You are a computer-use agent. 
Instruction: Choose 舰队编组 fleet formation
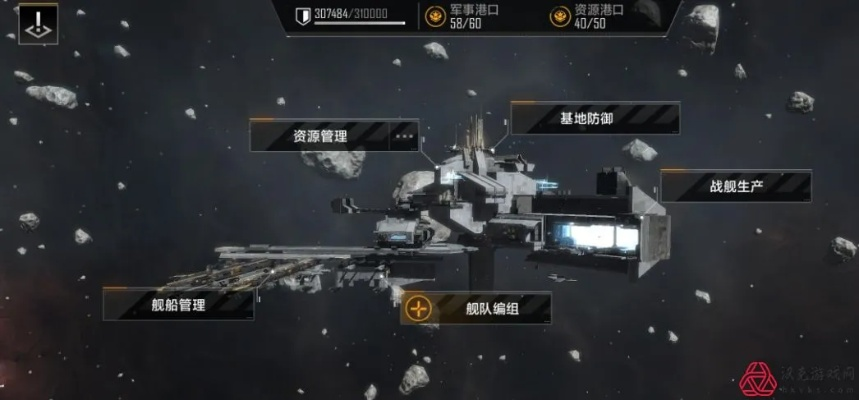(x=492, y=308)
